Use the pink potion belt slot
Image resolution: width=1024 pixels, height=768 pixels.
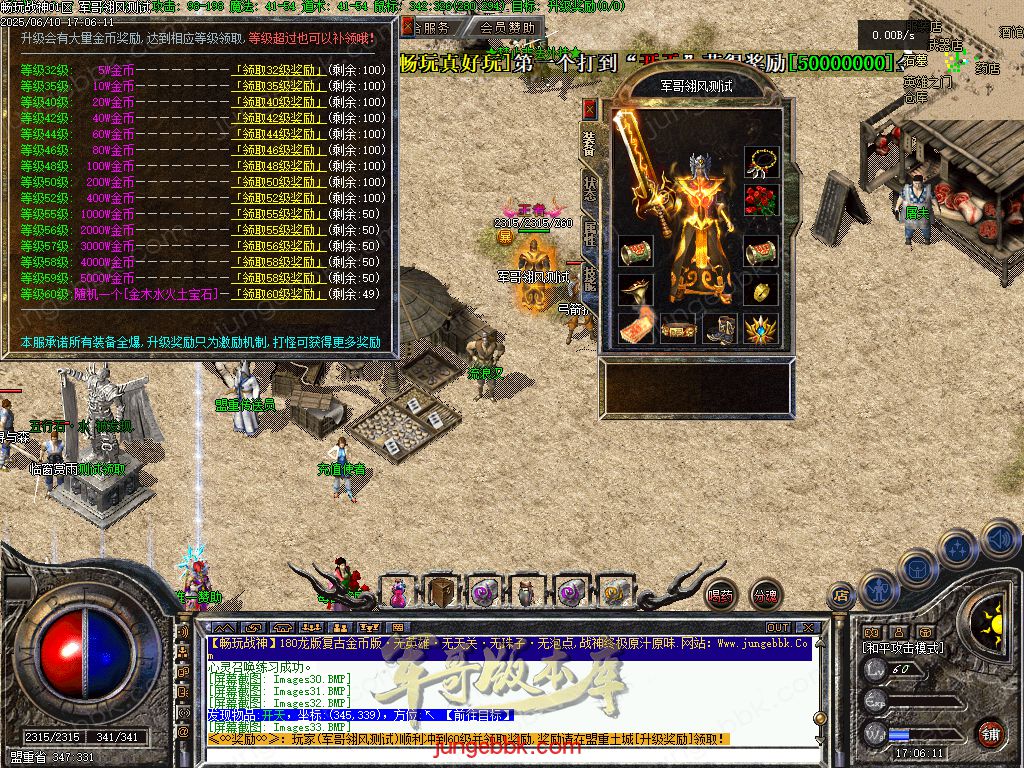398,592
